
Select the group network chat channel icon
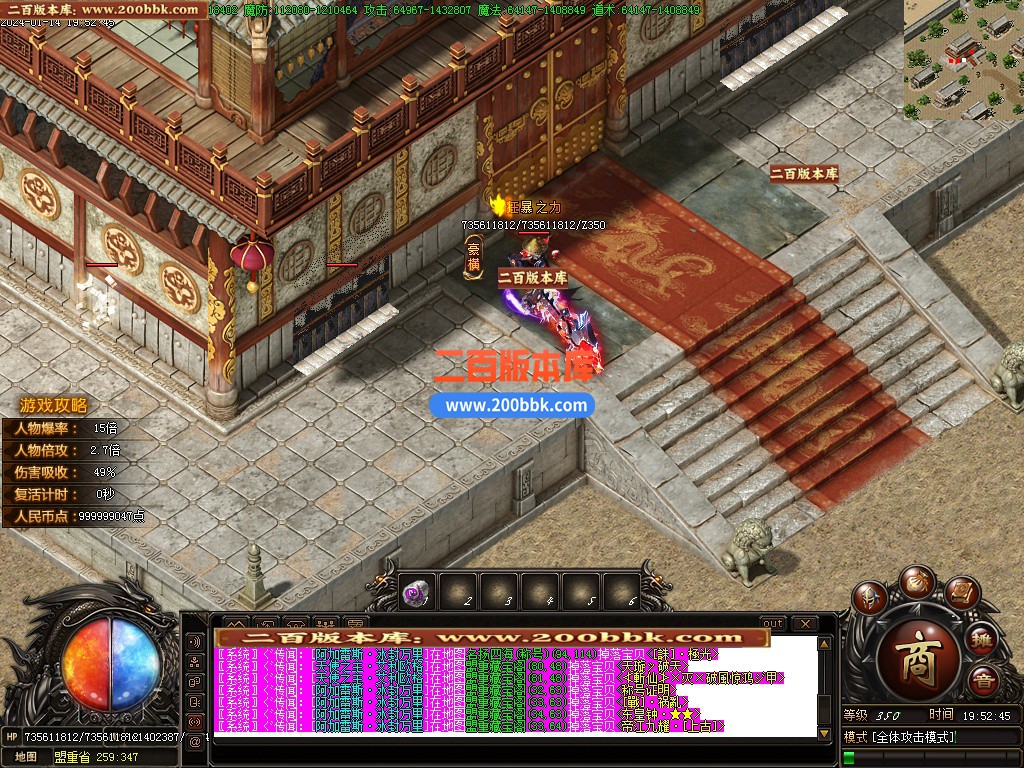click(194, 661)
